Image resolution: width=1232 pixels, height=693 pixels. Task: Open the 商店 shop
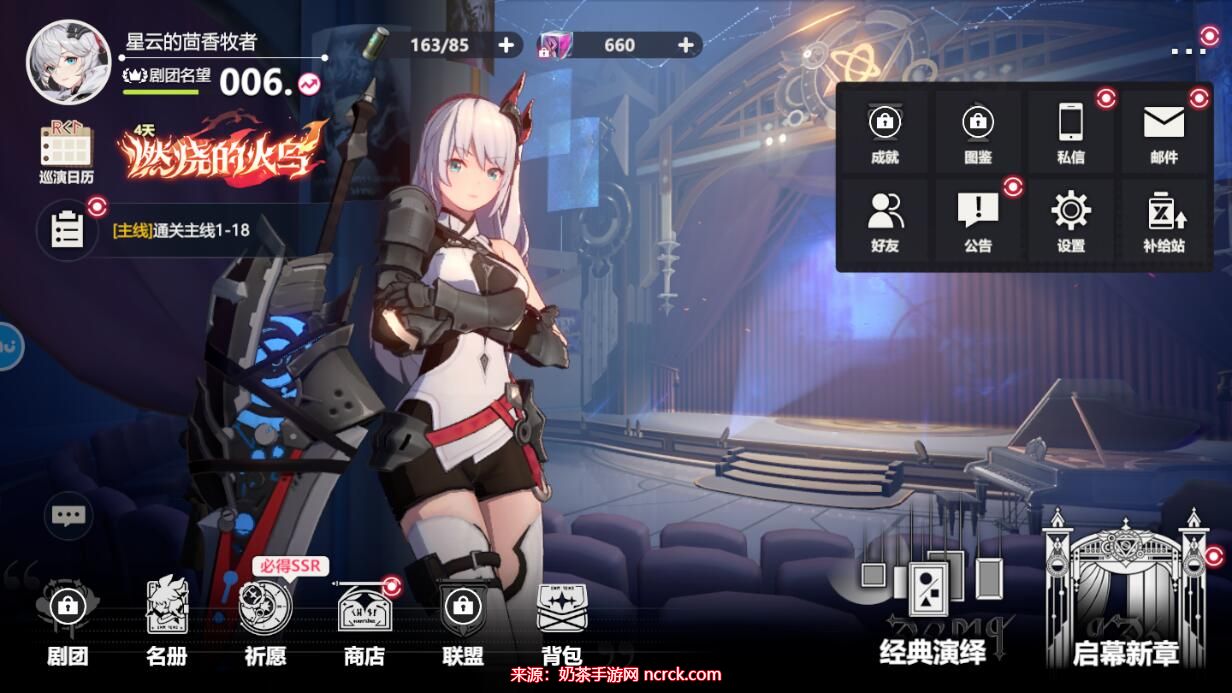364,620
